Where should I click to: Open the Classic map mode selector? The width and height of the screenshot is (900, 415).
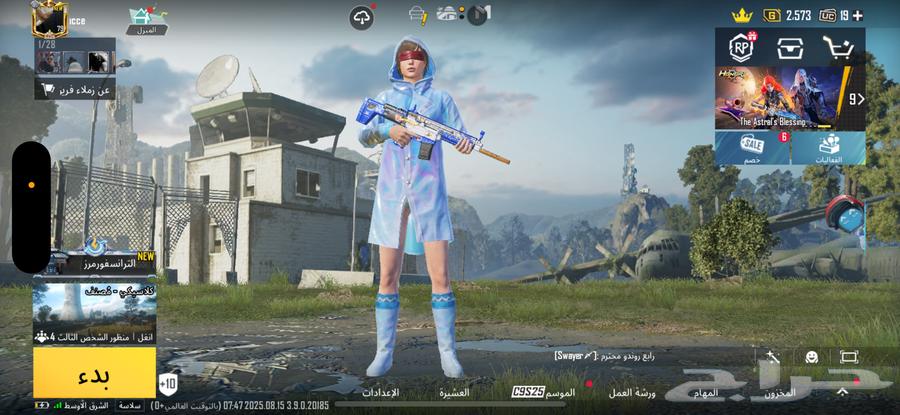[x=94, y=312]
